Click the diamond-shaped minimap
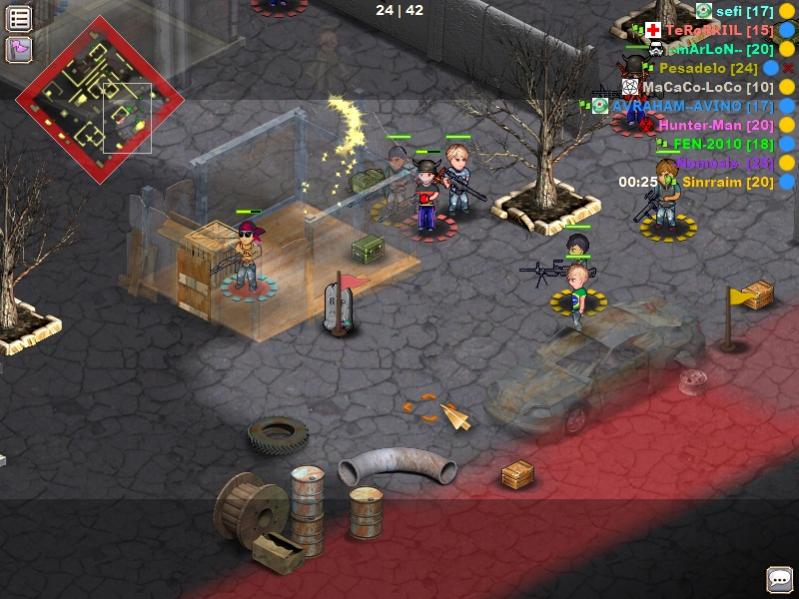The height and width of the screenshot is (599, 799). point(100,99)
